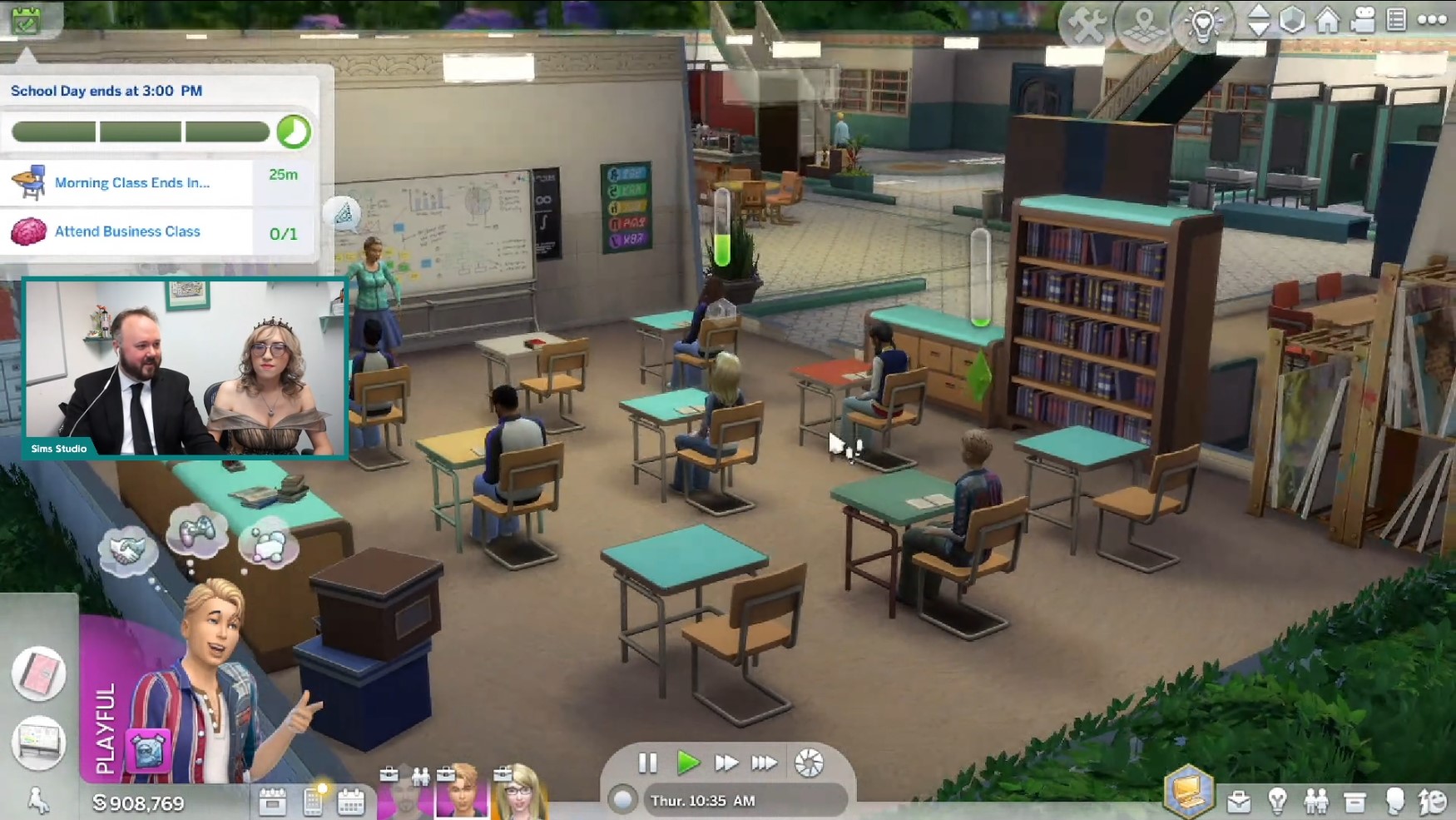The width and height of the screenshot is (1456, 820).
Task: Open the pink notebook button
Action: [38, 673]
